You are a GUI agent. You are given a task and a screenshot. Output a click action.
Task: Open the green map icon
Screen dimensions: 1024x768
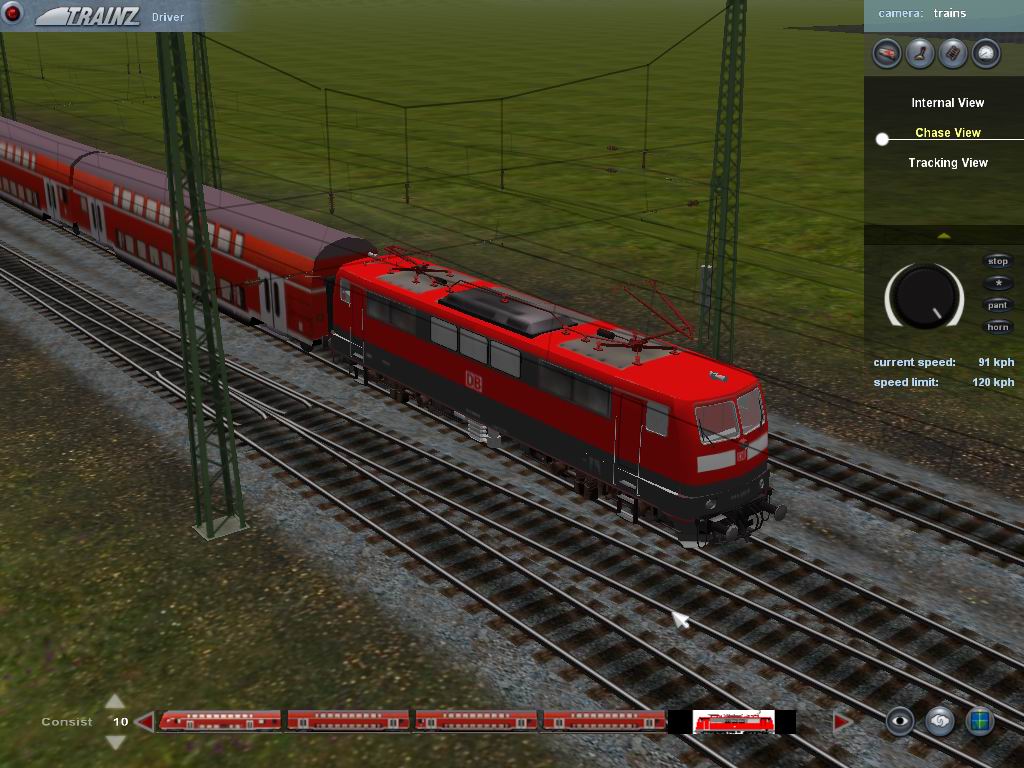(x=980, y=721)
